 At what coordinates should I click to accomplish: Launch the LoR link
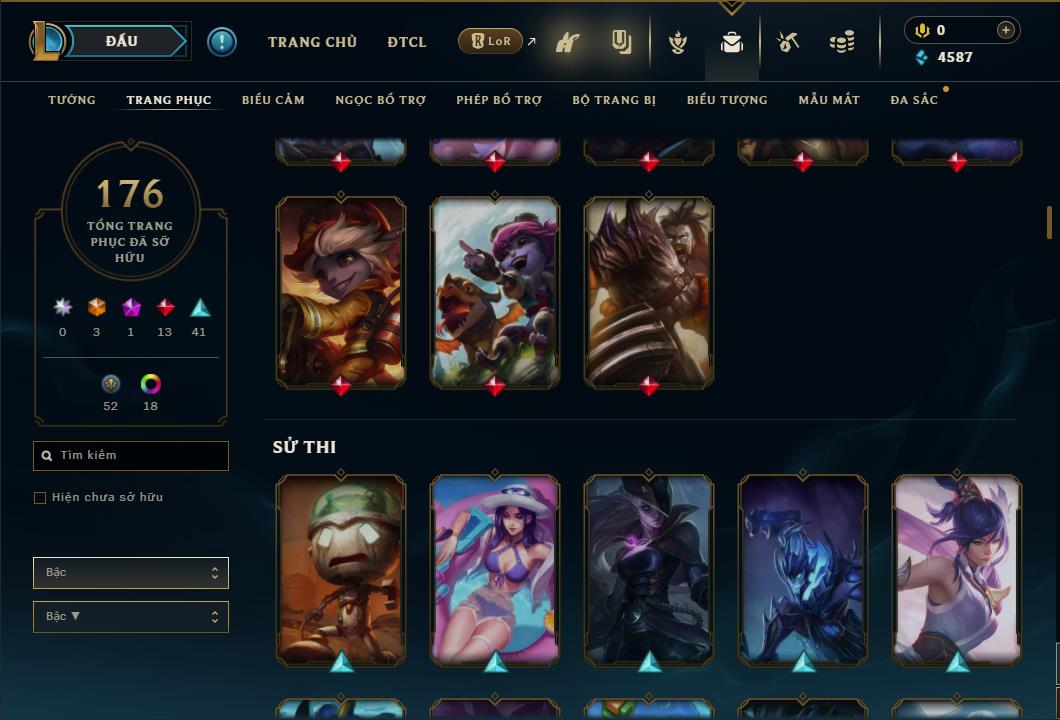[x=491, y=42]
